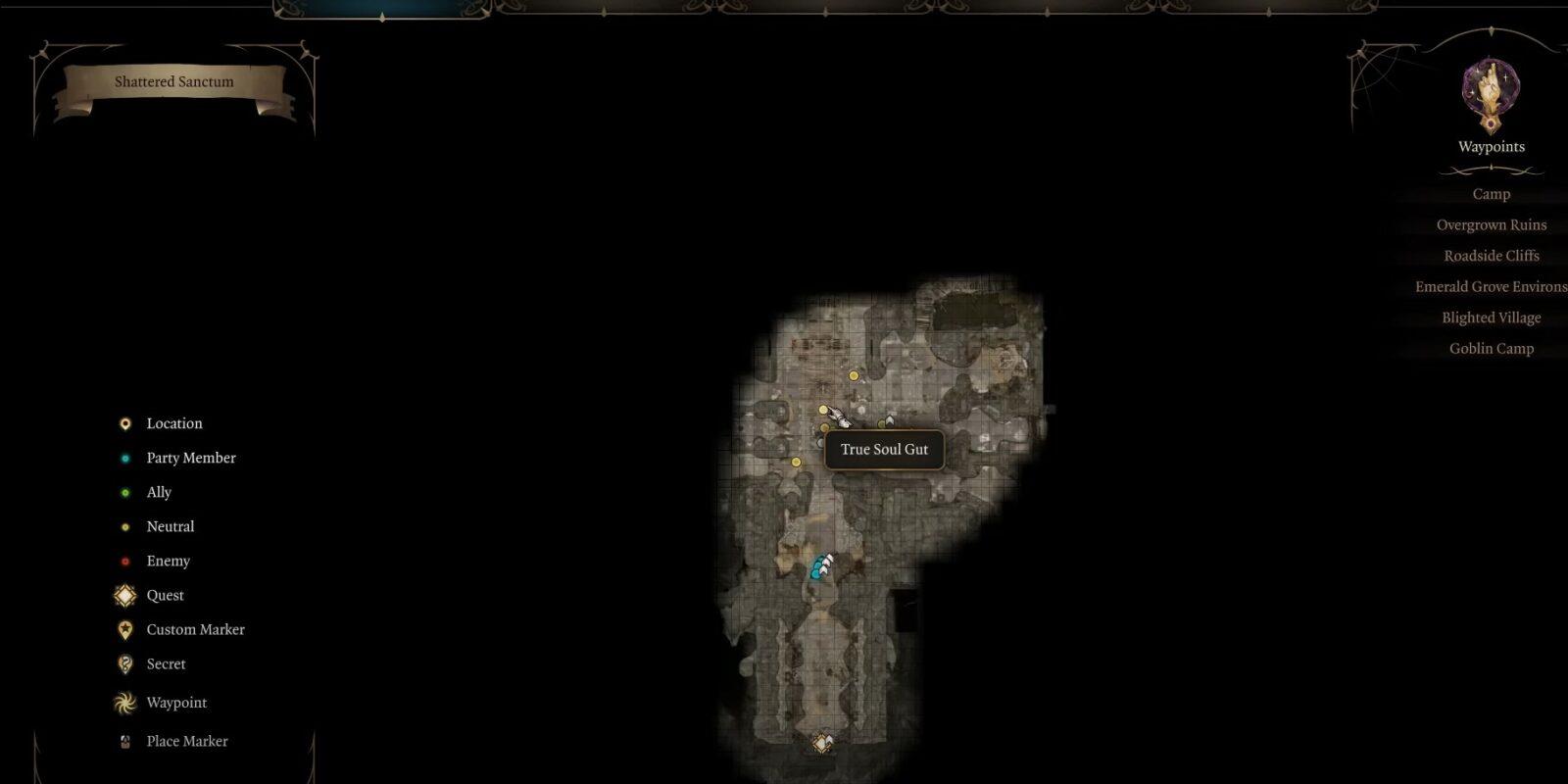Pick the Blighted Village waypoint

(x=1491, y=318)
